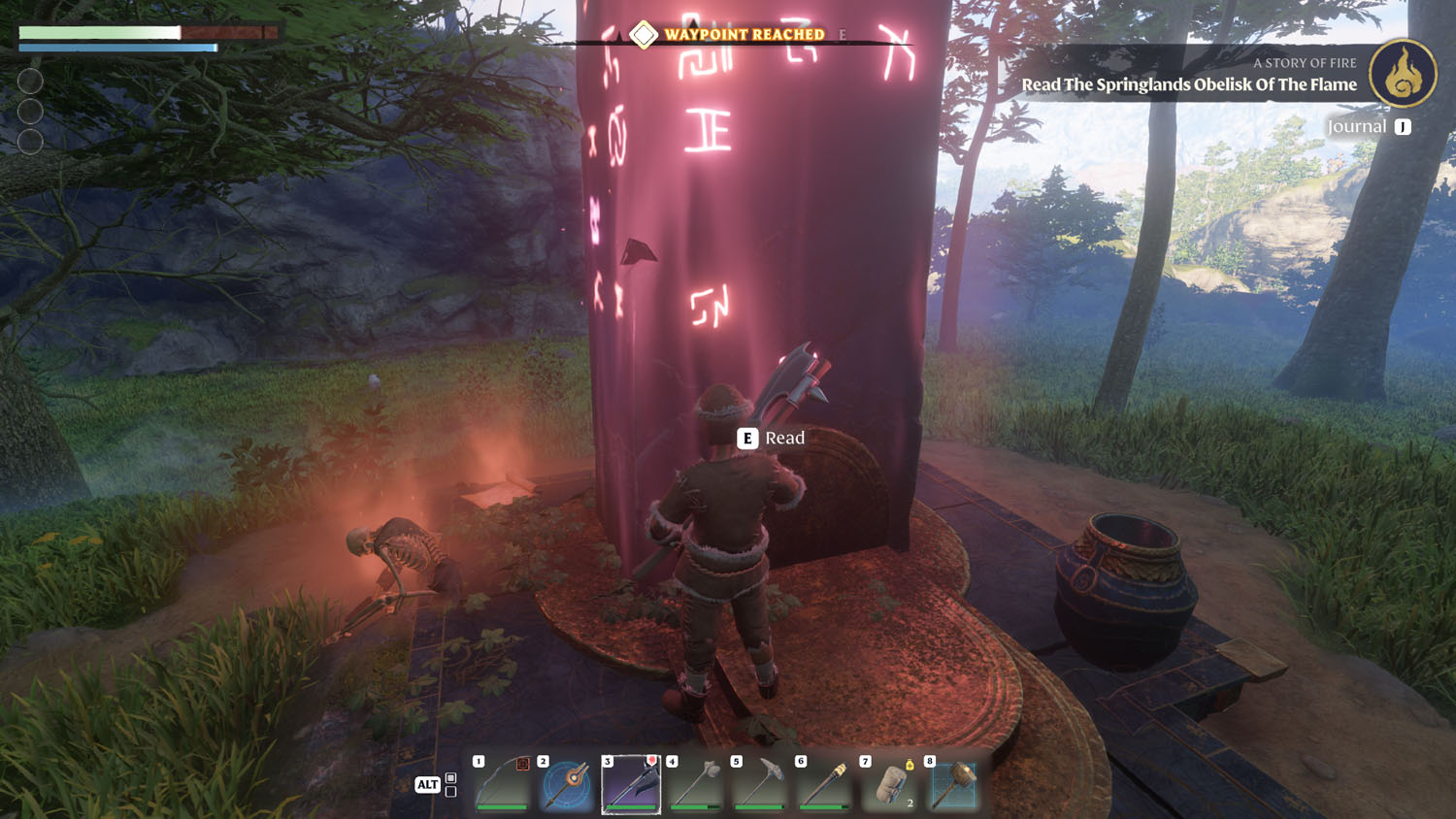Equip the torch in slot 6
Screen dimensions: 1456x819
pos(825,784)
